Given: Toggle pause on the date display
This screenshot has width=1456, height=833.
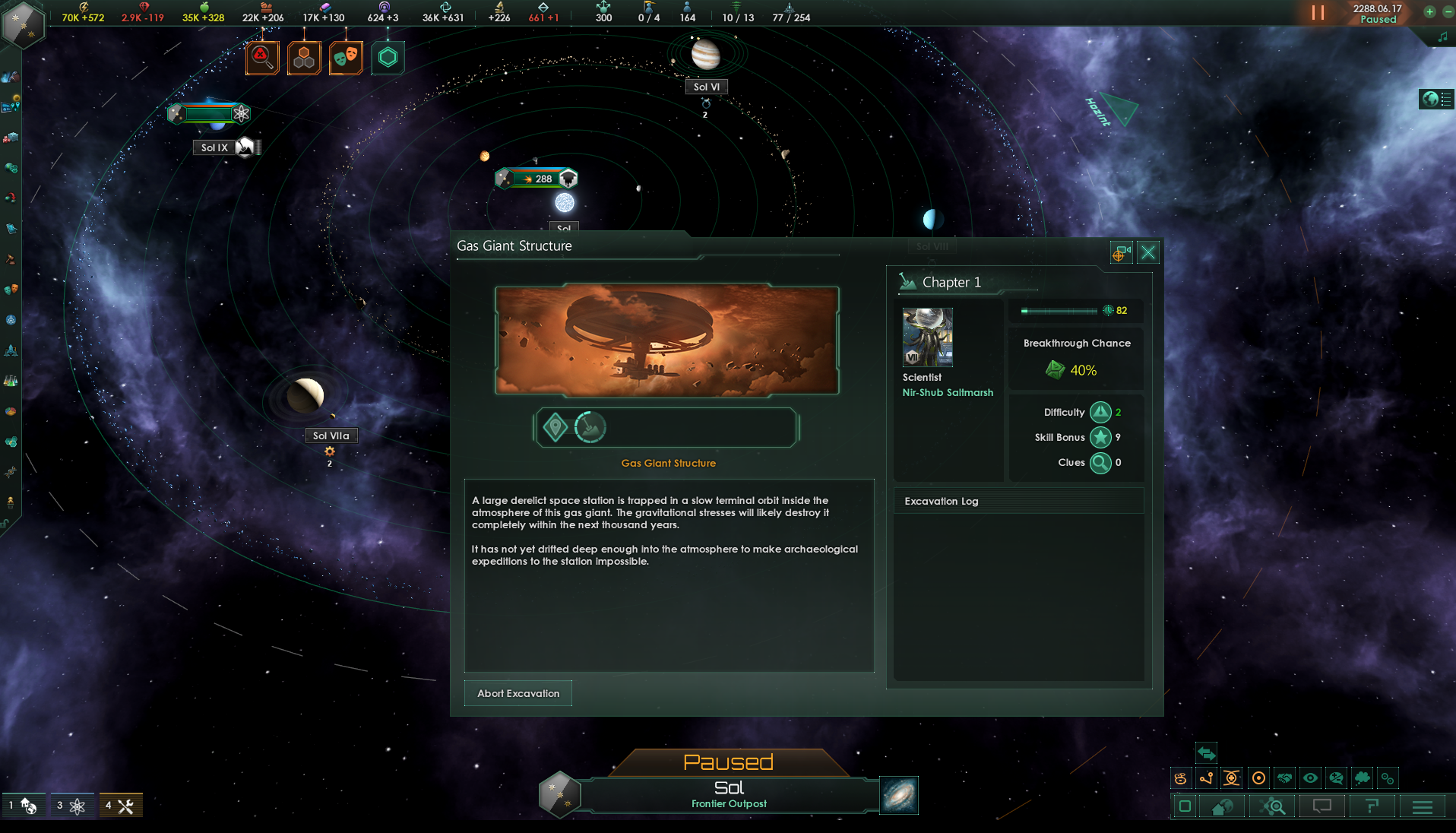Looking at the screenshot, I should pyautogui.click(x=1378, y=12).
